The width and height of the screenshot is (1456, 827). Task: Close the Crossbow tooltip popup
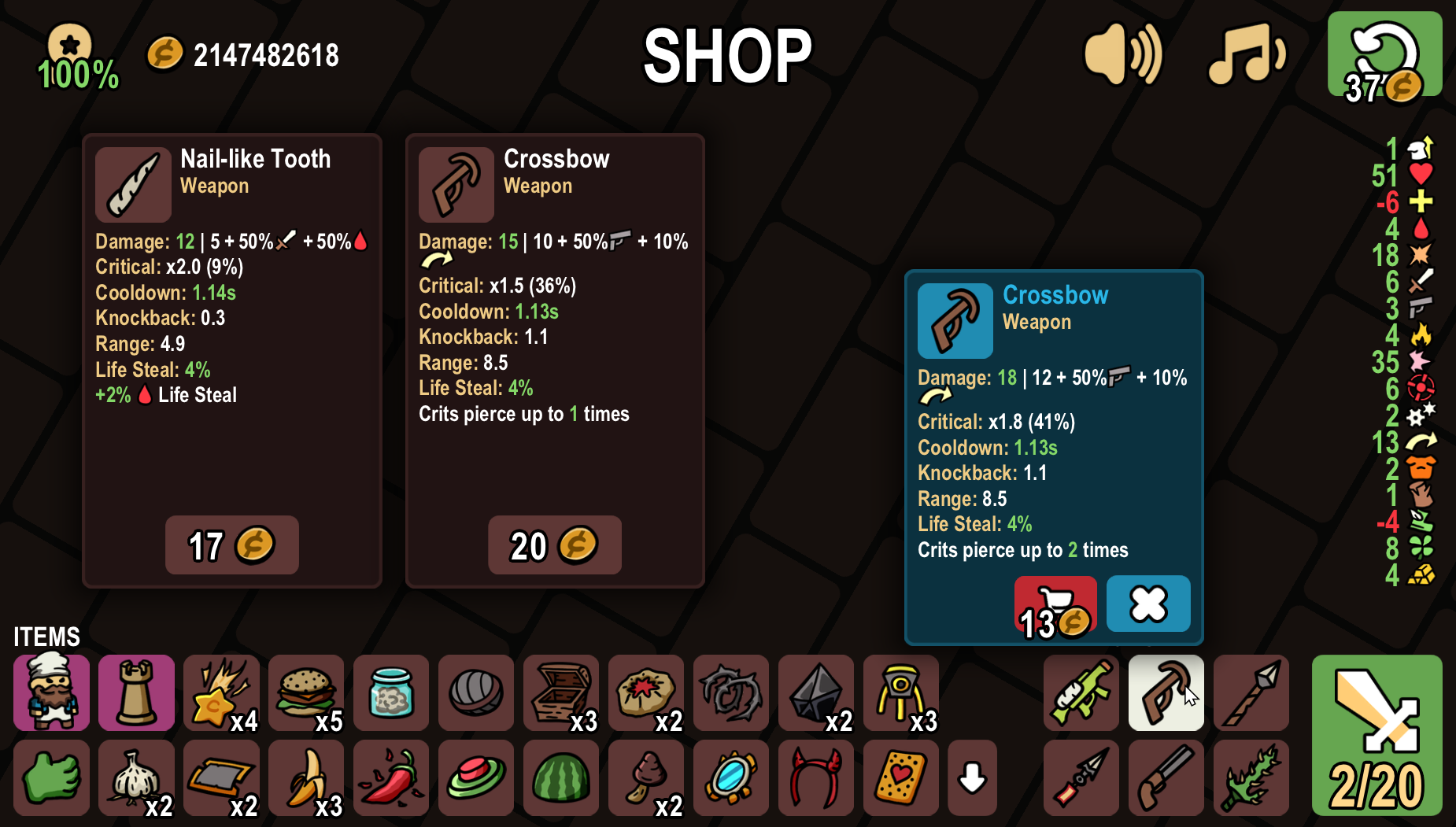(x=1148, y=604)
